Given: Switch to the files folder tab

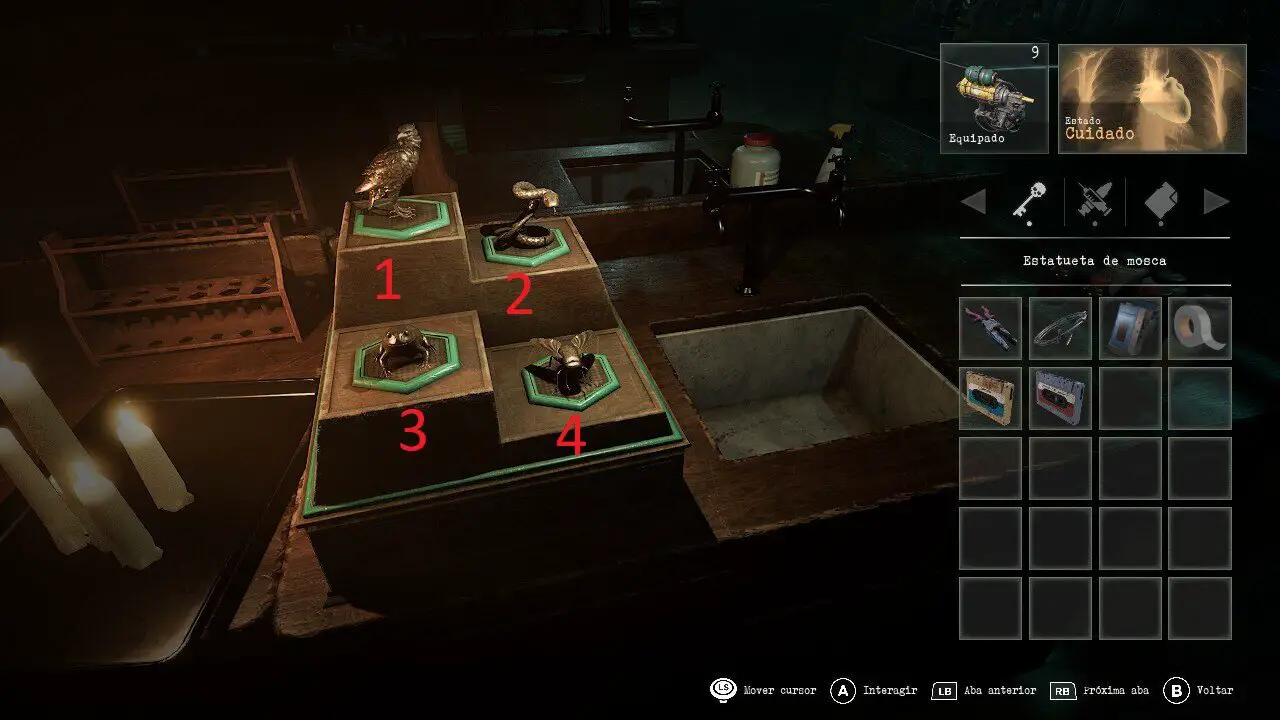Looking at the screenshot, I should click(x=1160, y=202).
